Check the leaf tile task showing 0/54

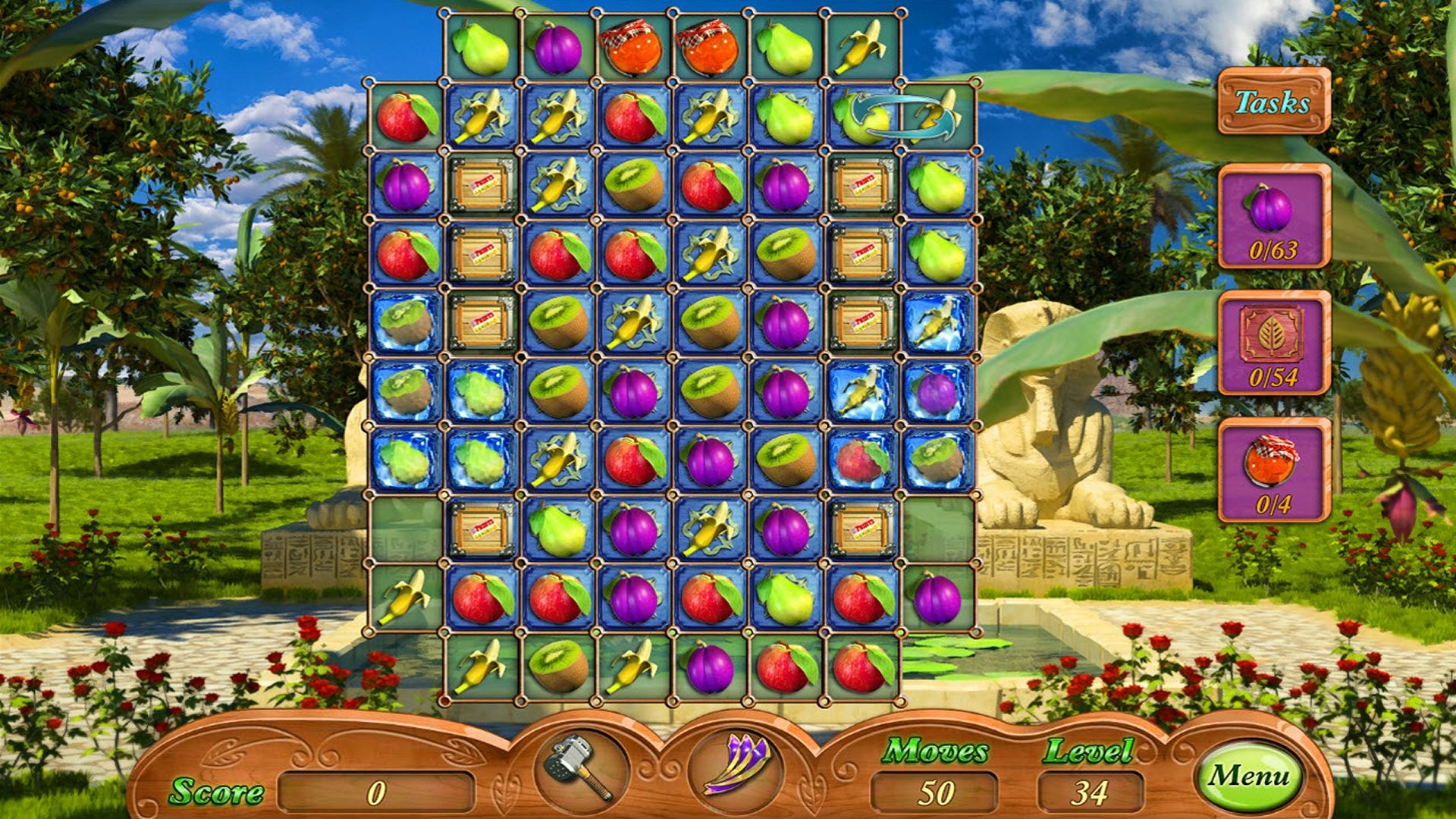tap(1272, 345)
